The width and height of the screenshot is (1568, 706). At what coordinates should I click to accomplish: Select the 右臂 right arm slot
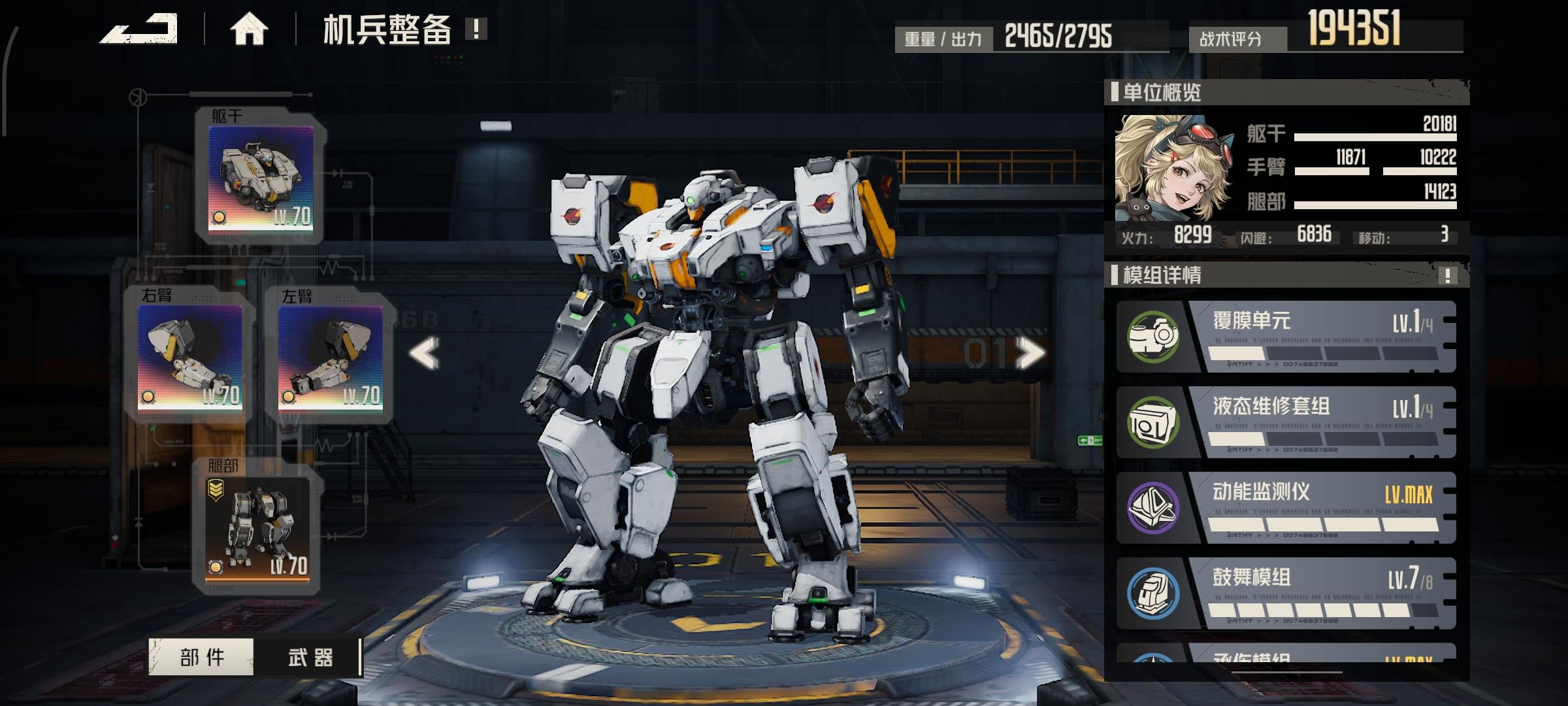point(190,356)
